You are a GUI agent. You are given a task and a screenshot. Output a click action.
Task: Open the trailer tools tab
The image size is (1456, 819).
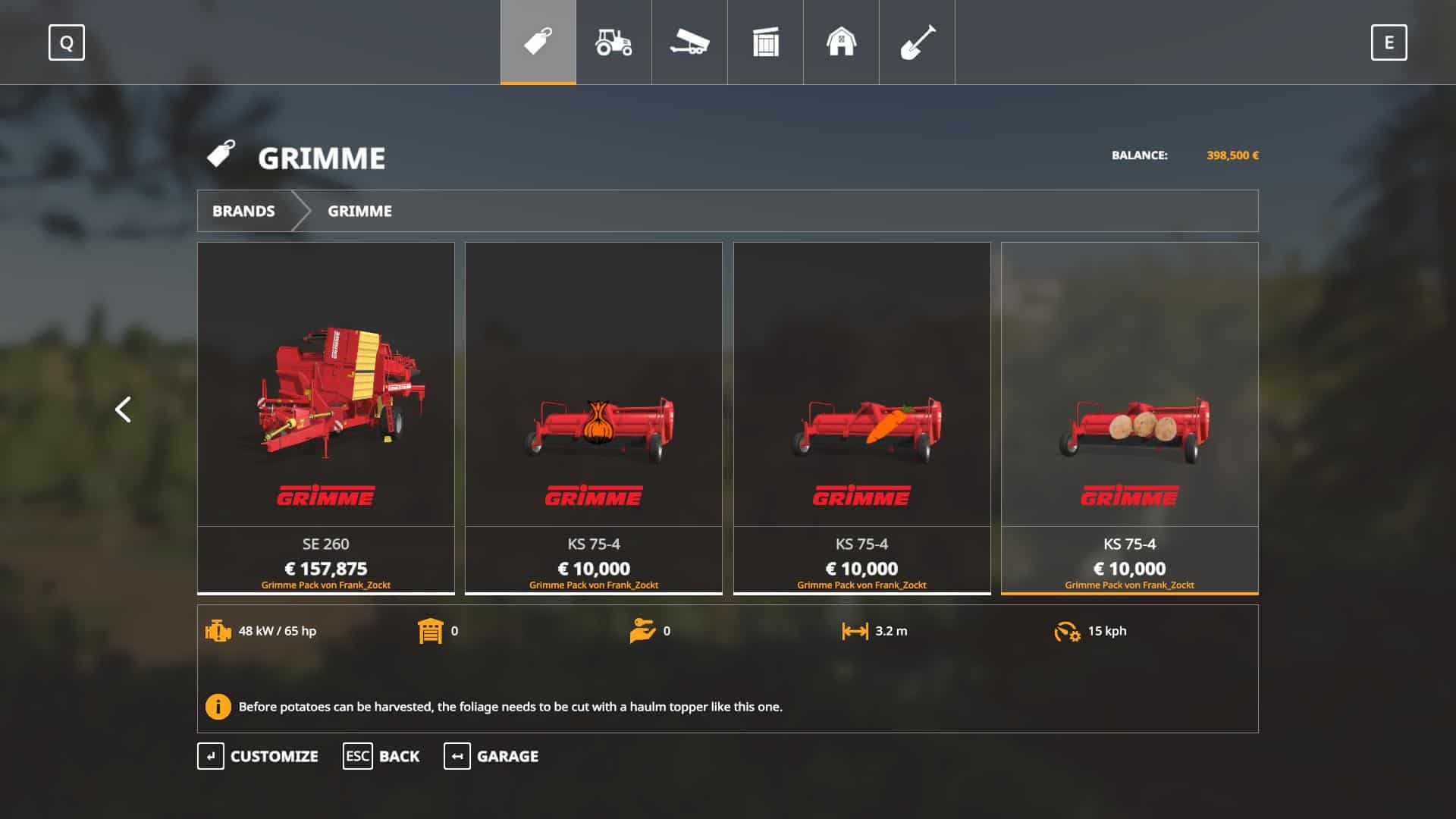click(689, 42)
